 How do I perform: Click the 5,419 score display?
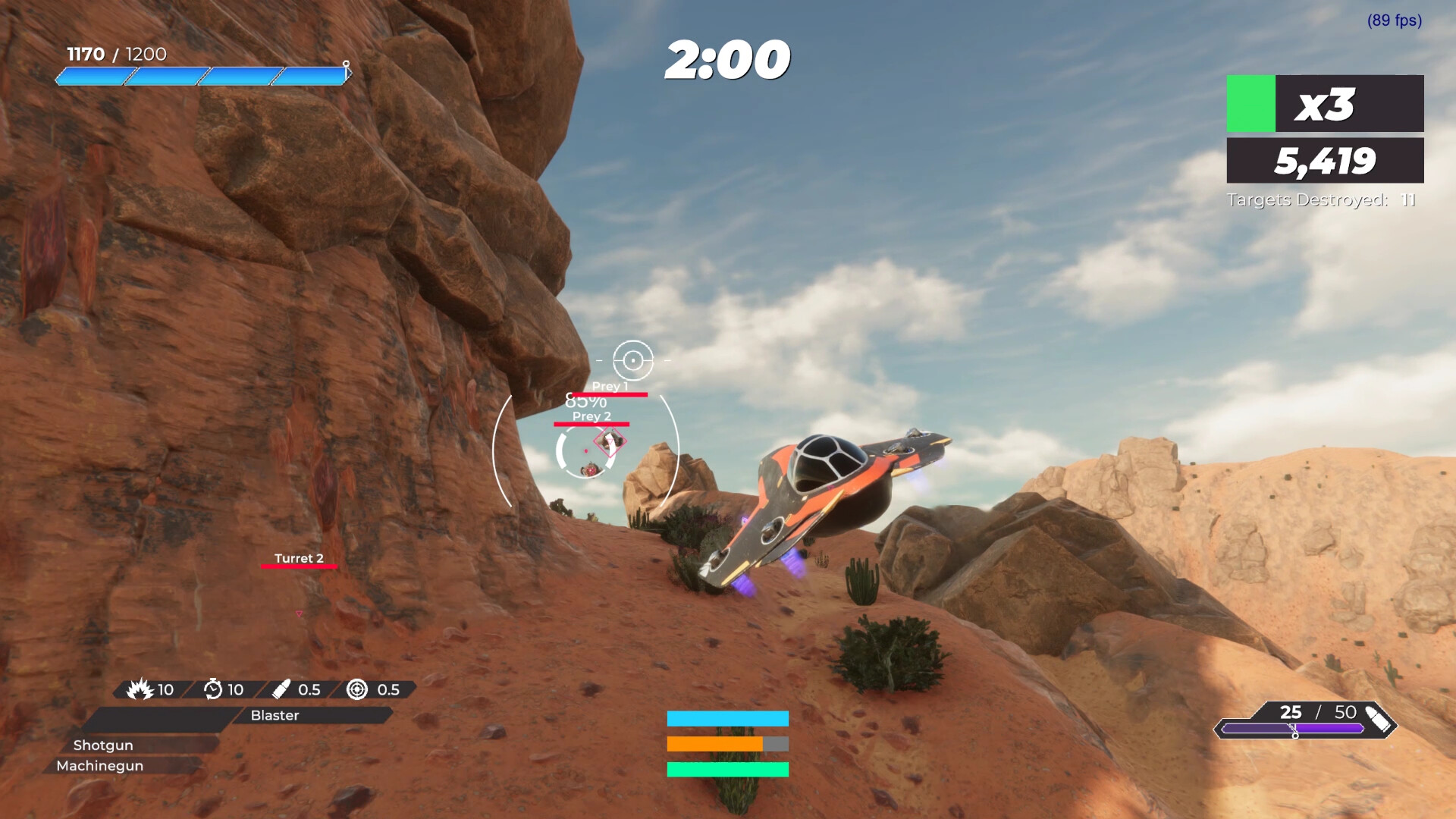coord(1327,160)
